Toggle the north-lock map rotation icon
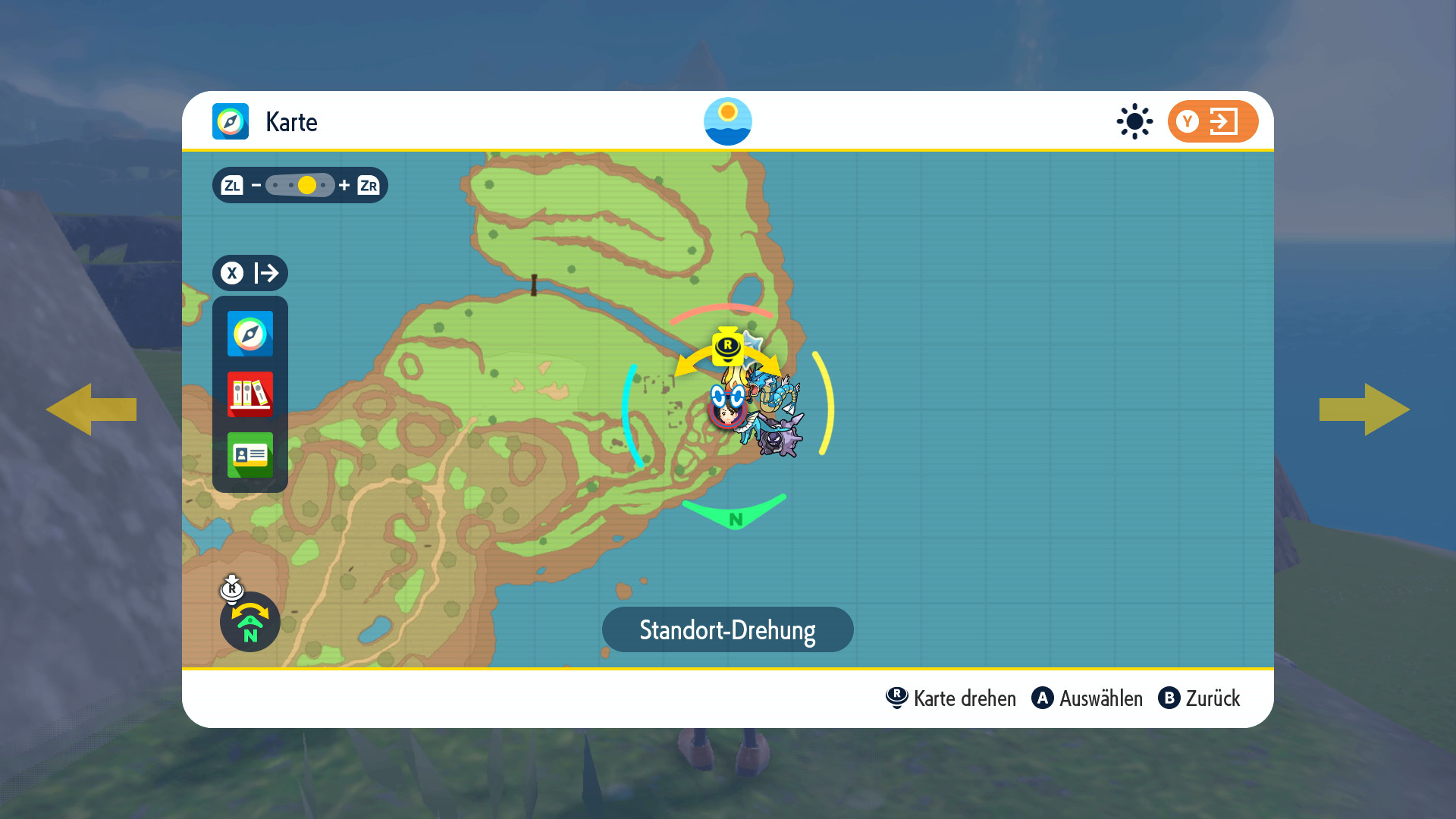 point(249,622)
